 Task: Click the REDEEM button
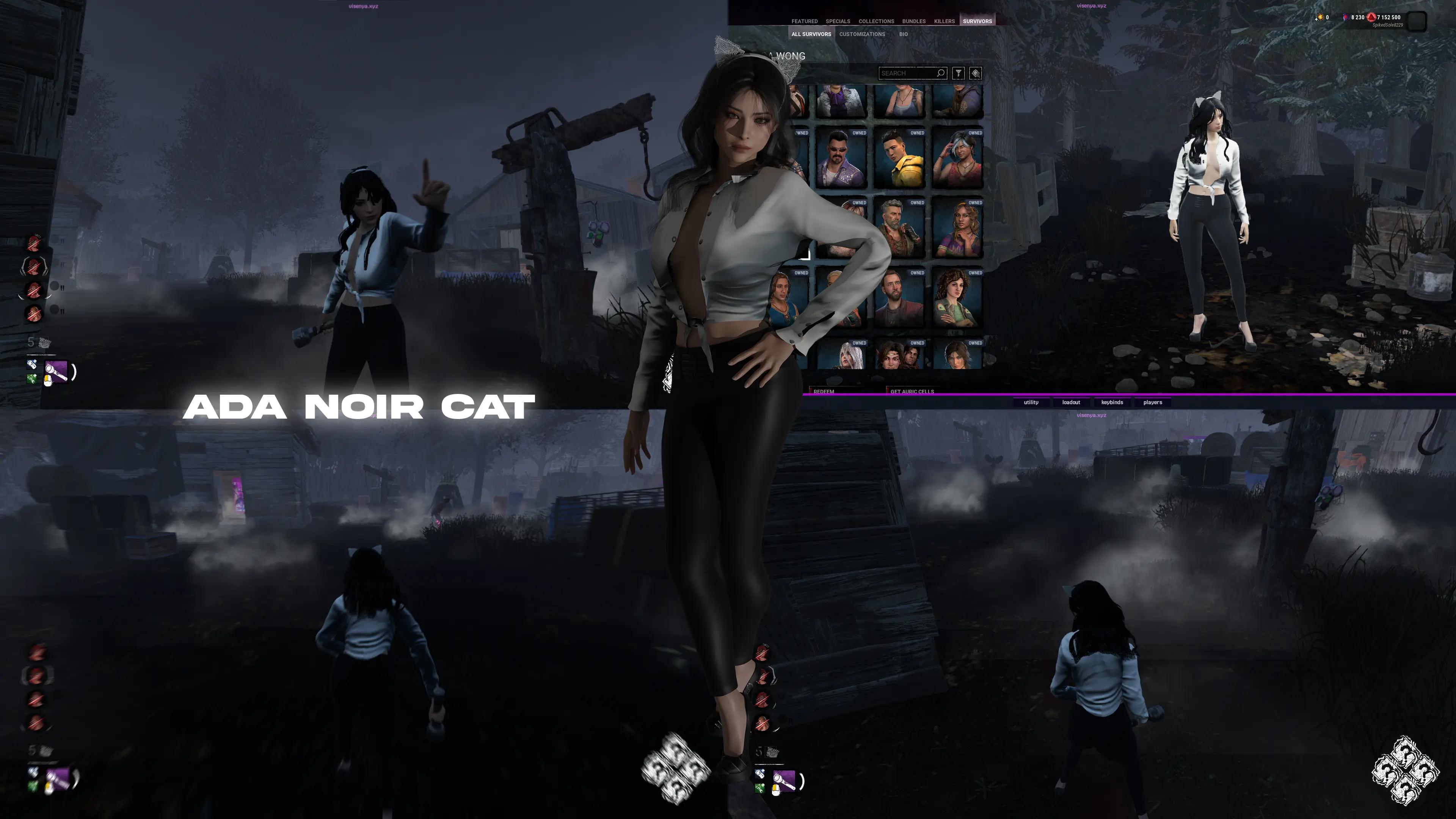pos(824,392)
